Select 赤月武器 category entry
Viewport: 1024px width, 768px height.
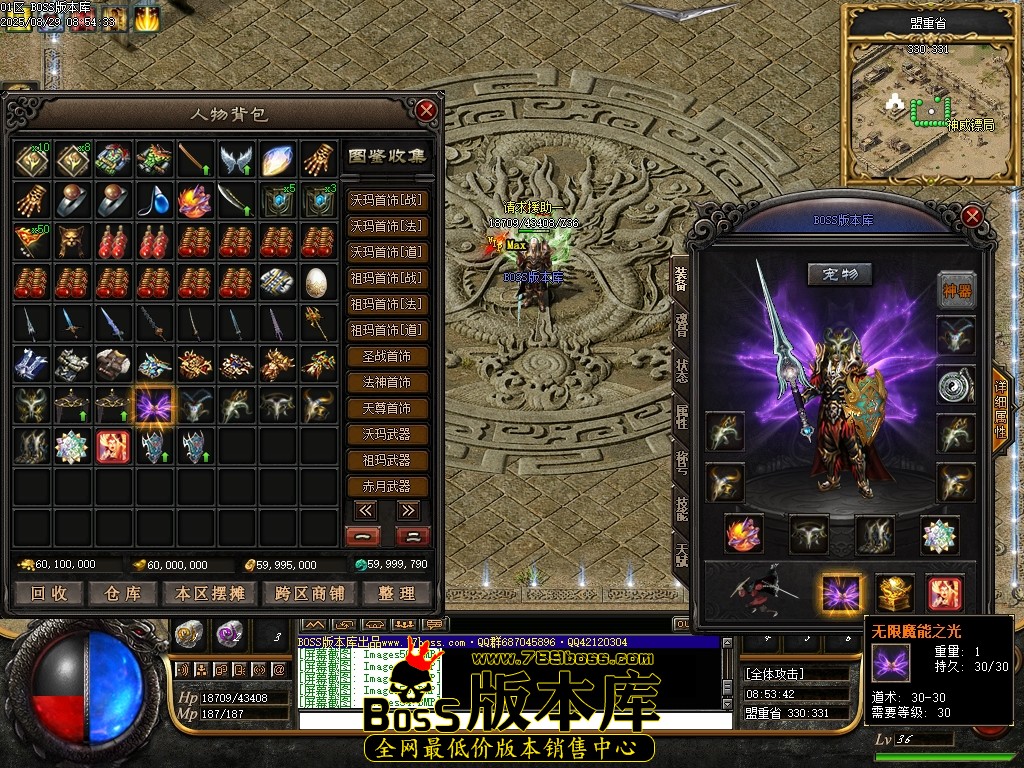tap(387, 486)
